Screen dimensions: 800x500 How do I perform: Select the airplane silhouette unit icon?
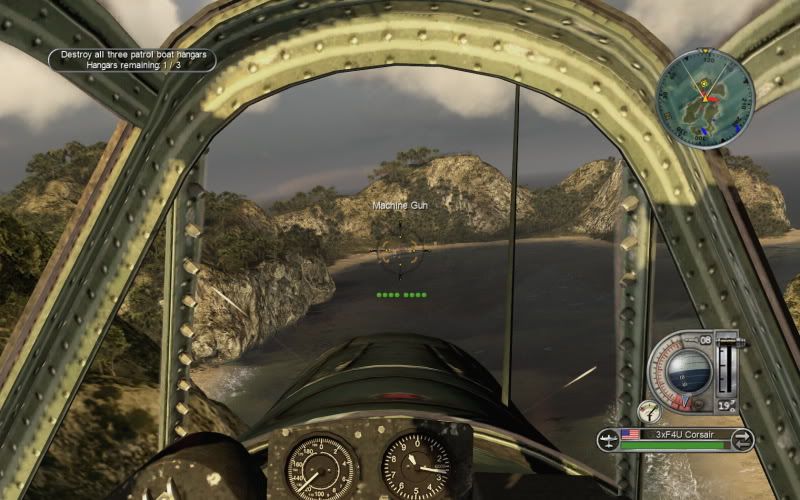[x=607, y=438]
